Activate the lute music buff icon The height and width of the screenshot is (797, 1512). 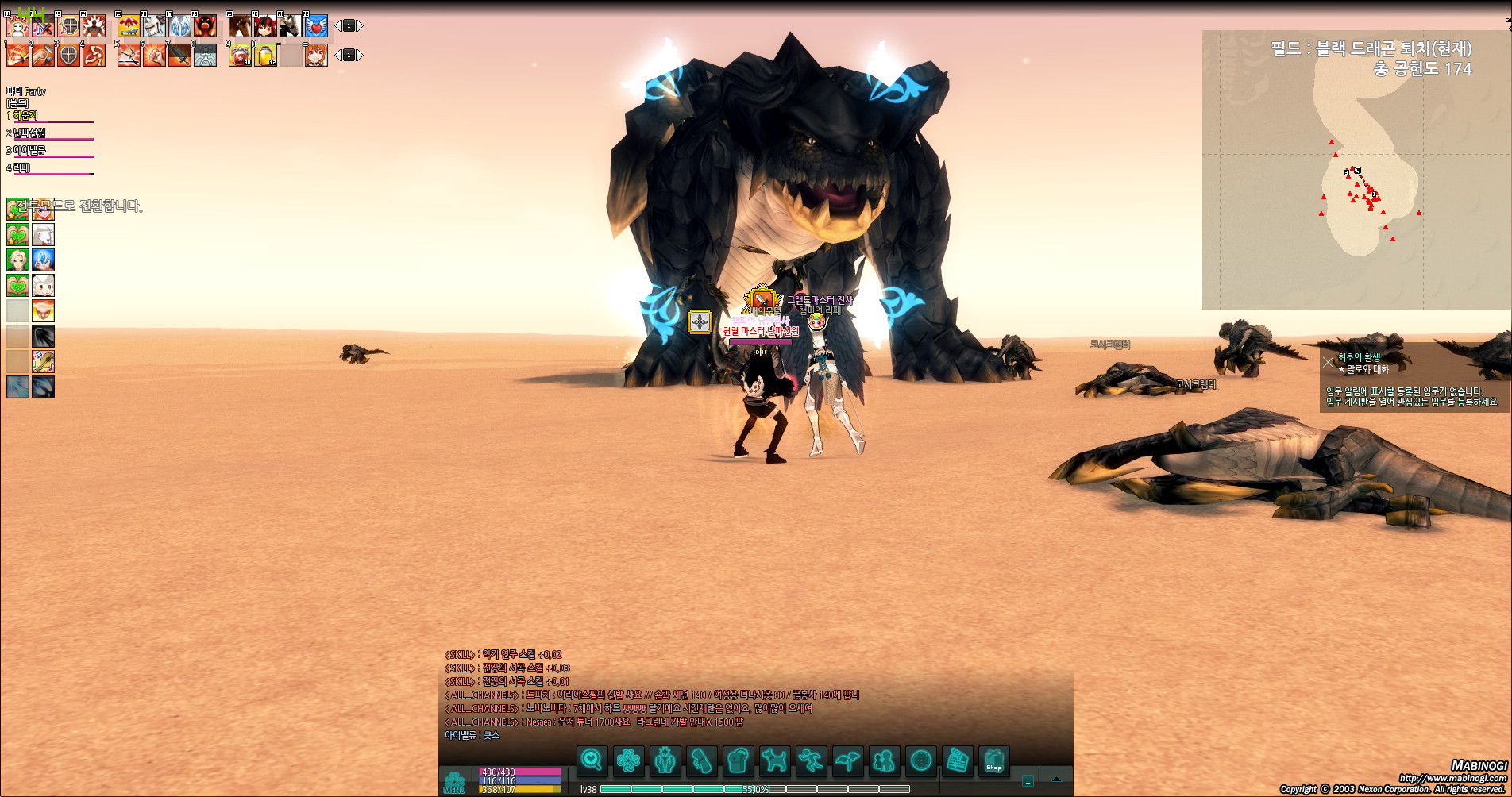pyautogui.click(x=43, y=362)
